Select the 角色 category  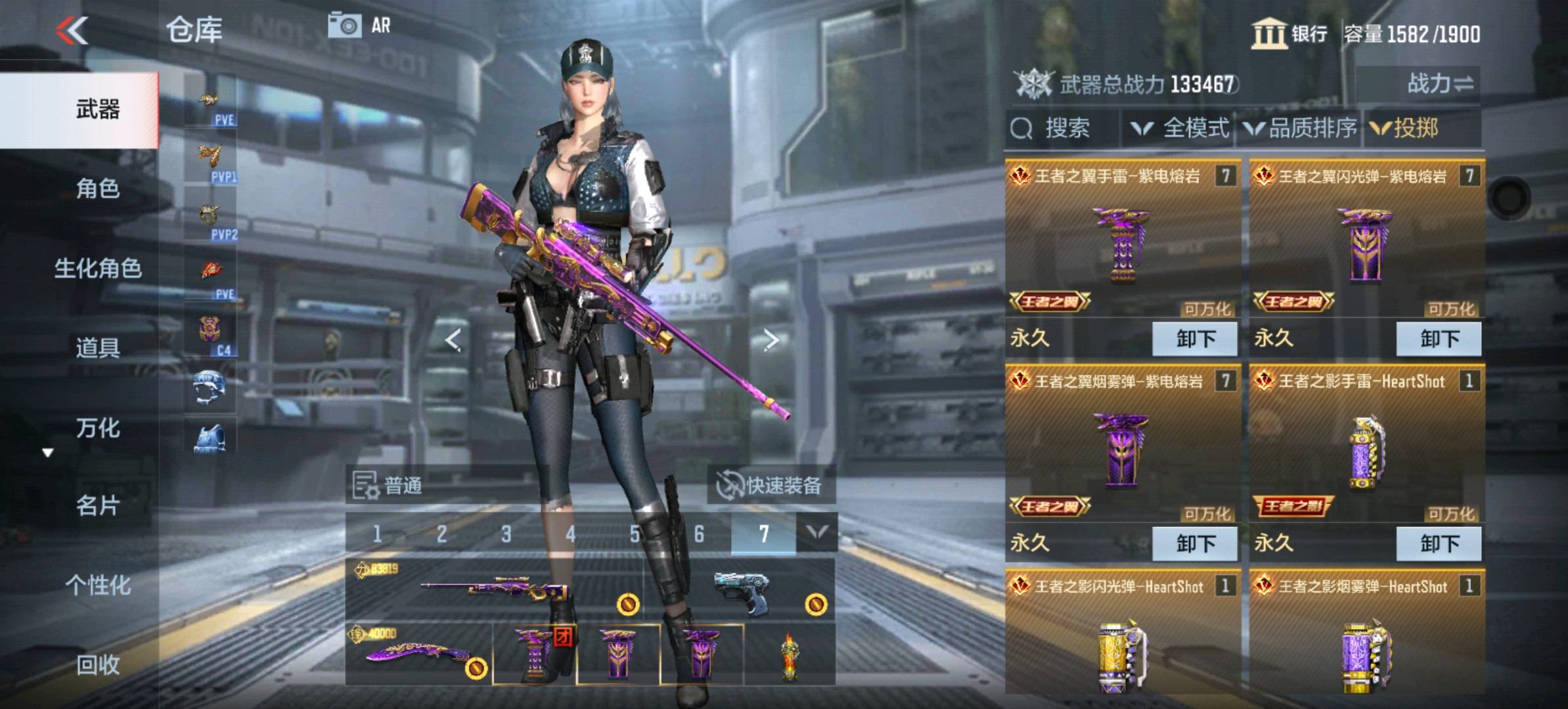click(x=97, y=189)
